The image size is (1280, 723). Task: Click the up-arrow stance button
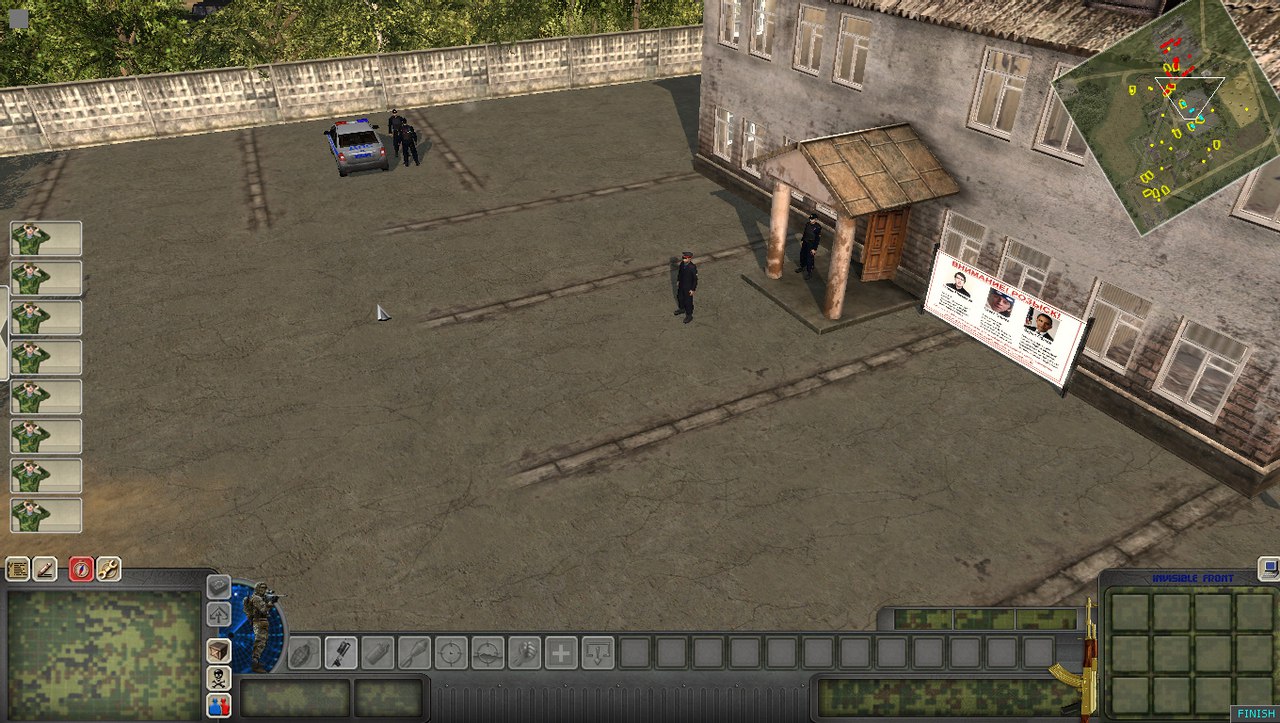tap(218, 614)
